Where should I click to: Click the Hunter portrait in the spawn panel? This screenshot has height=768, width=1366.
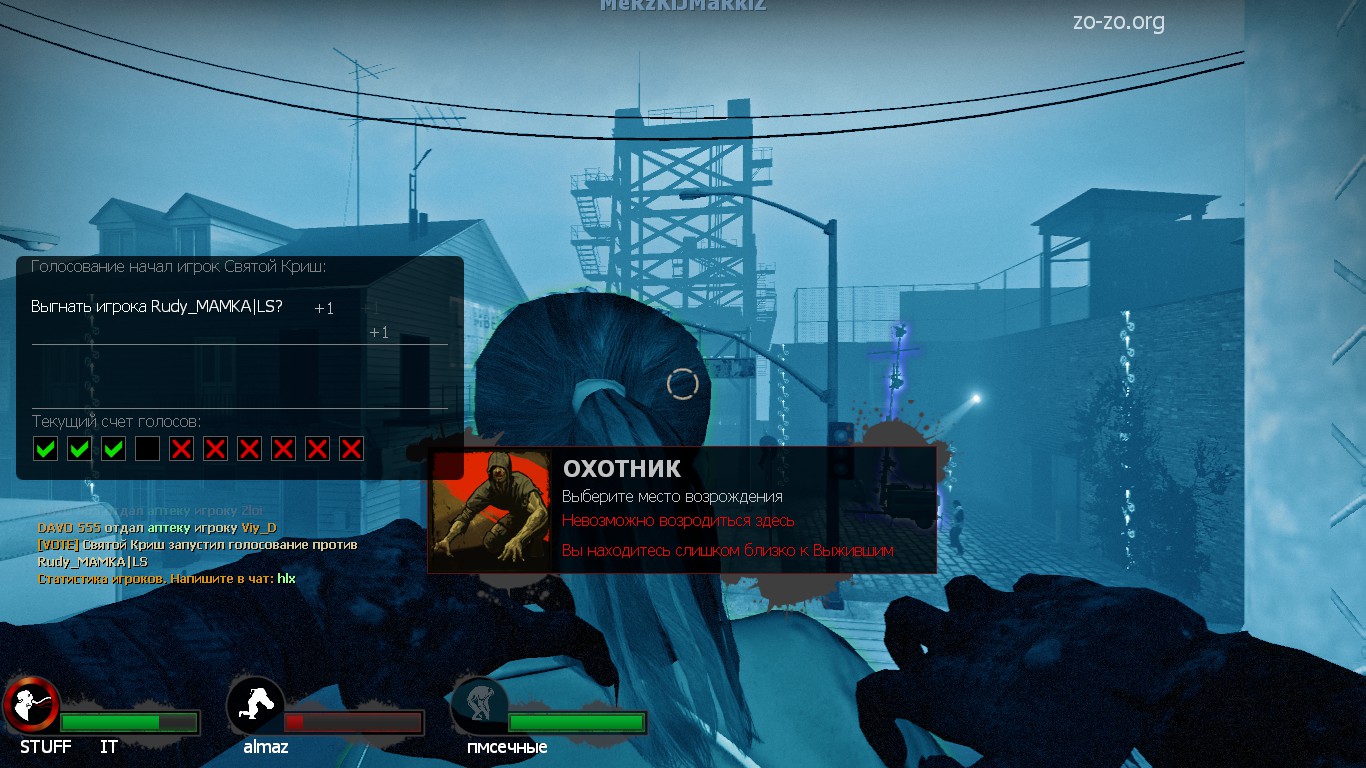tap(490, 510)
